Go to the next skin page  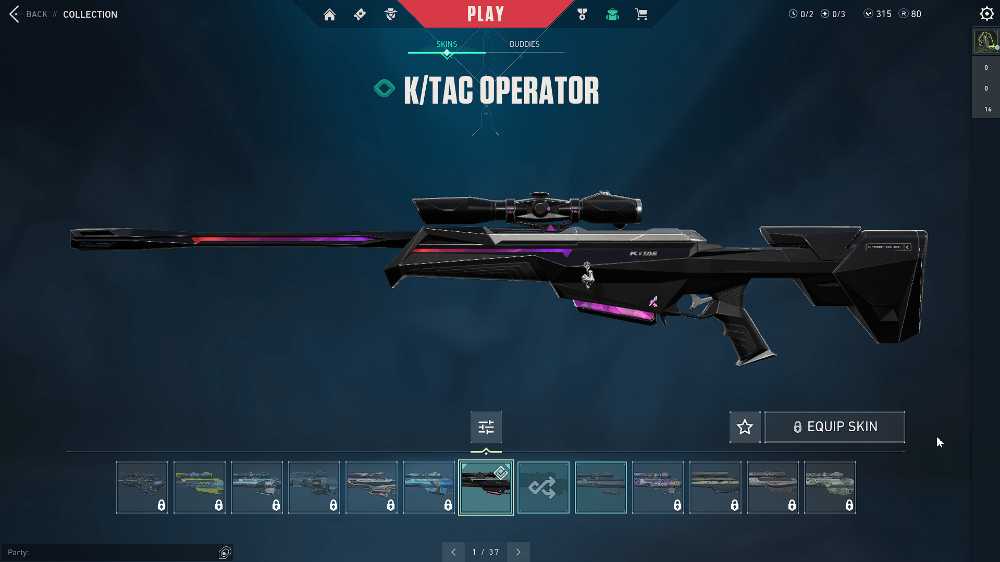(518, 551)
